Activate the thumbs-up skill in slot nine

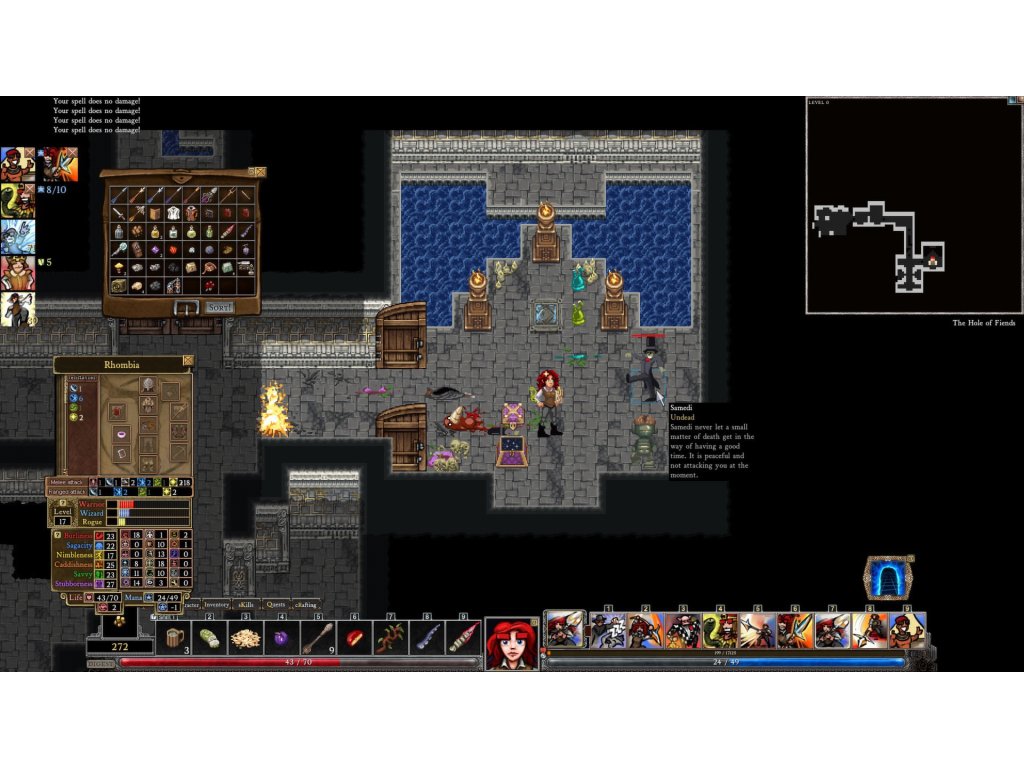[907, 631]
